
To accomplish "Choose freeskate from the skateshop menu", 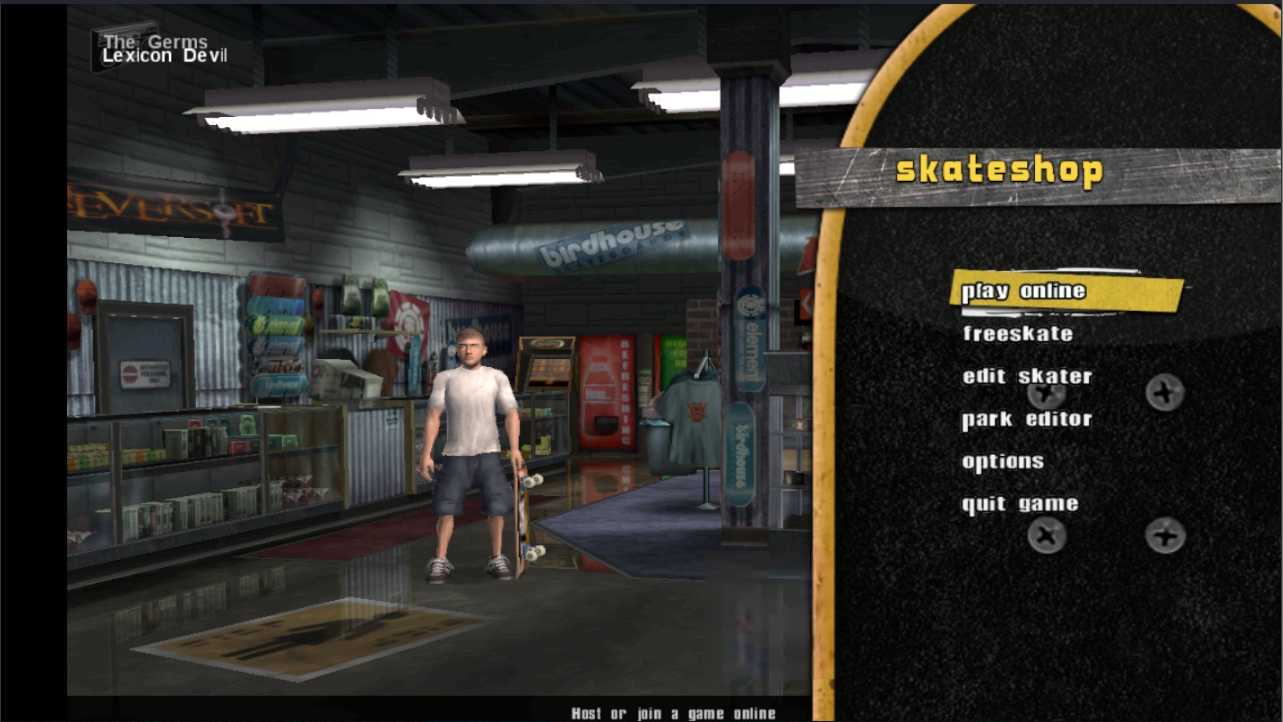I will [x=1017, y=334].
